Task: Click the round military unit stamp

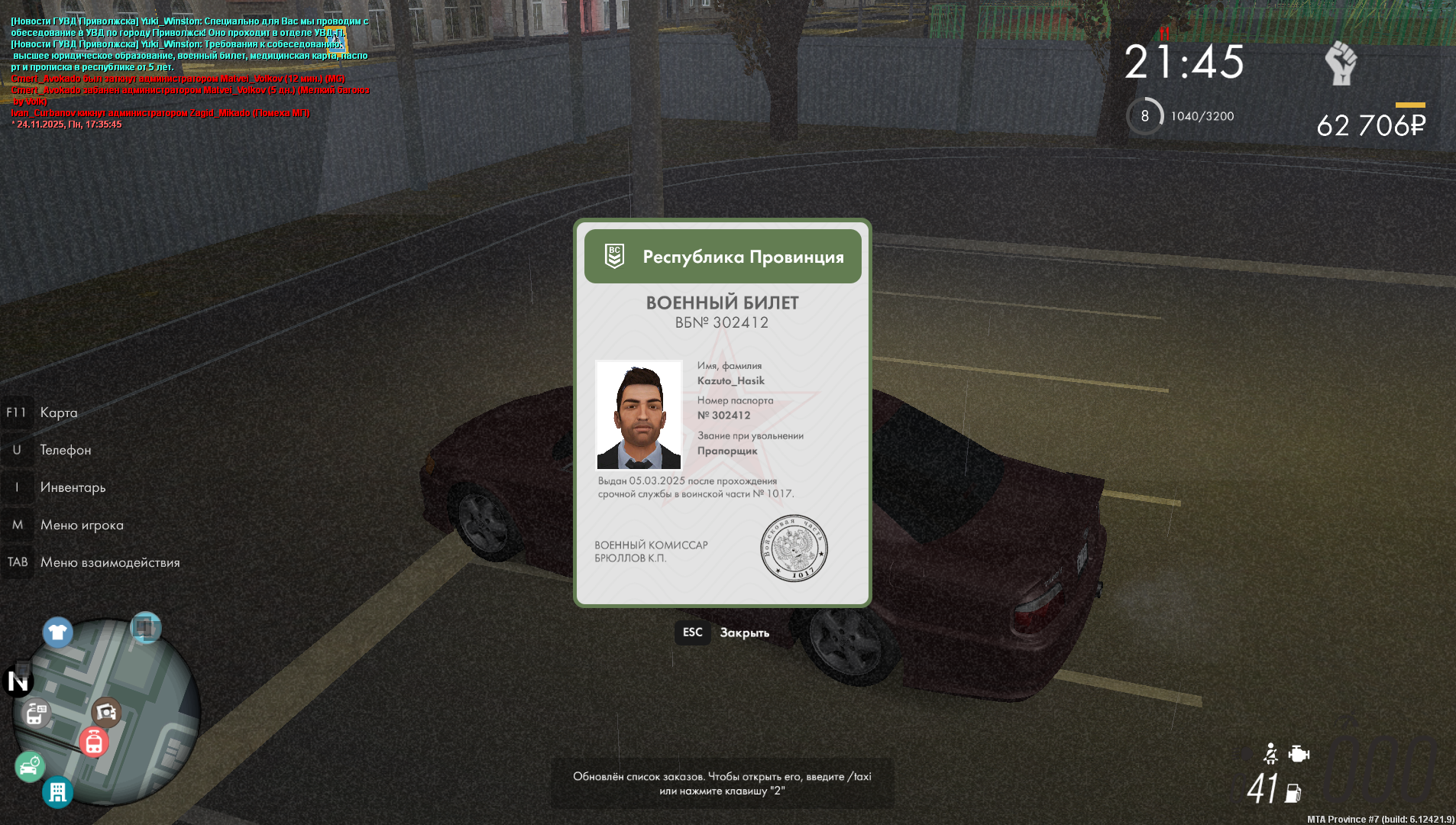Action: [794, 548]
